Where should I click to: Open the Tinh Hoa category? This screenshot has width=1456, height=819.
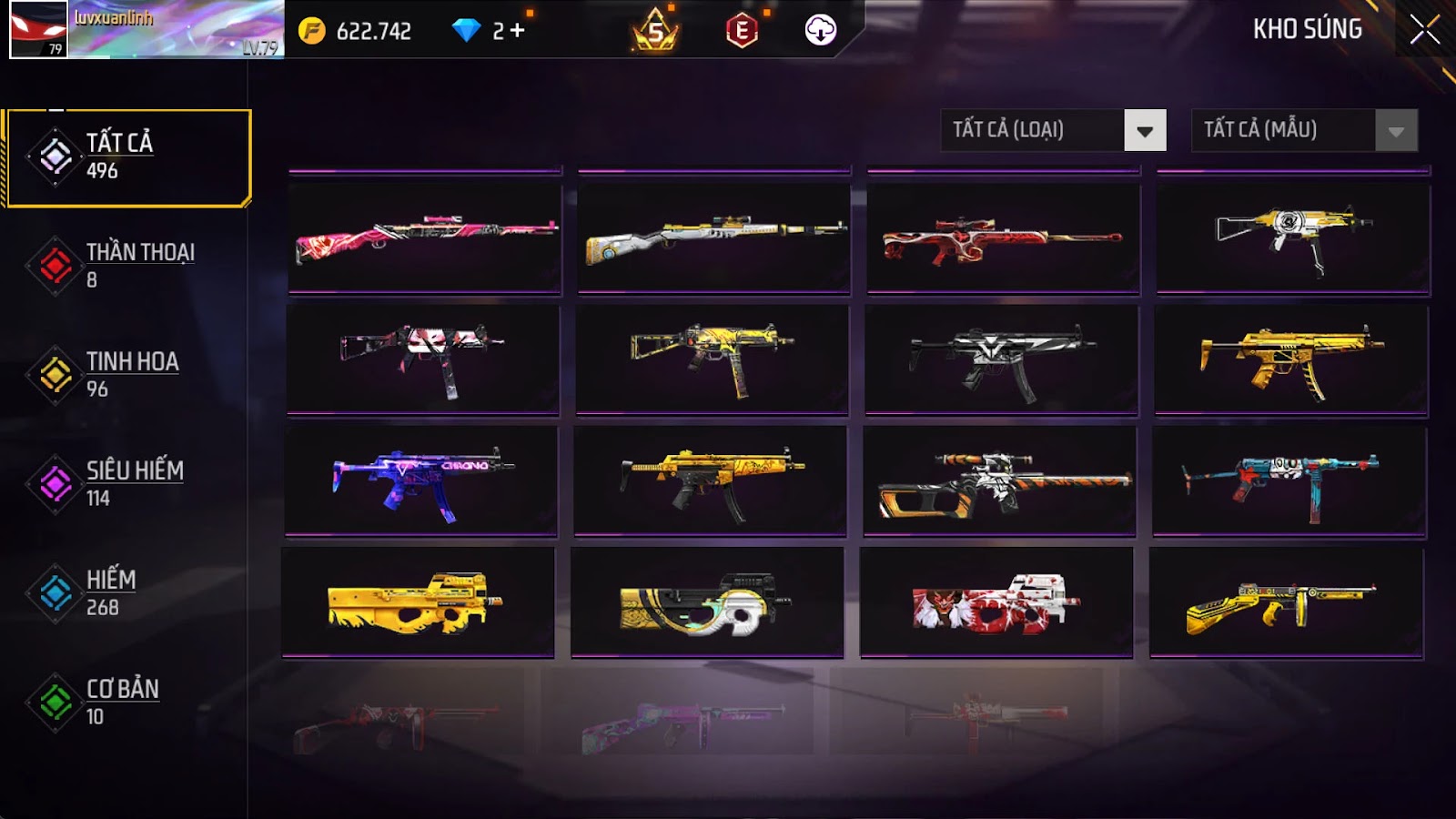(x=127, y=374)
